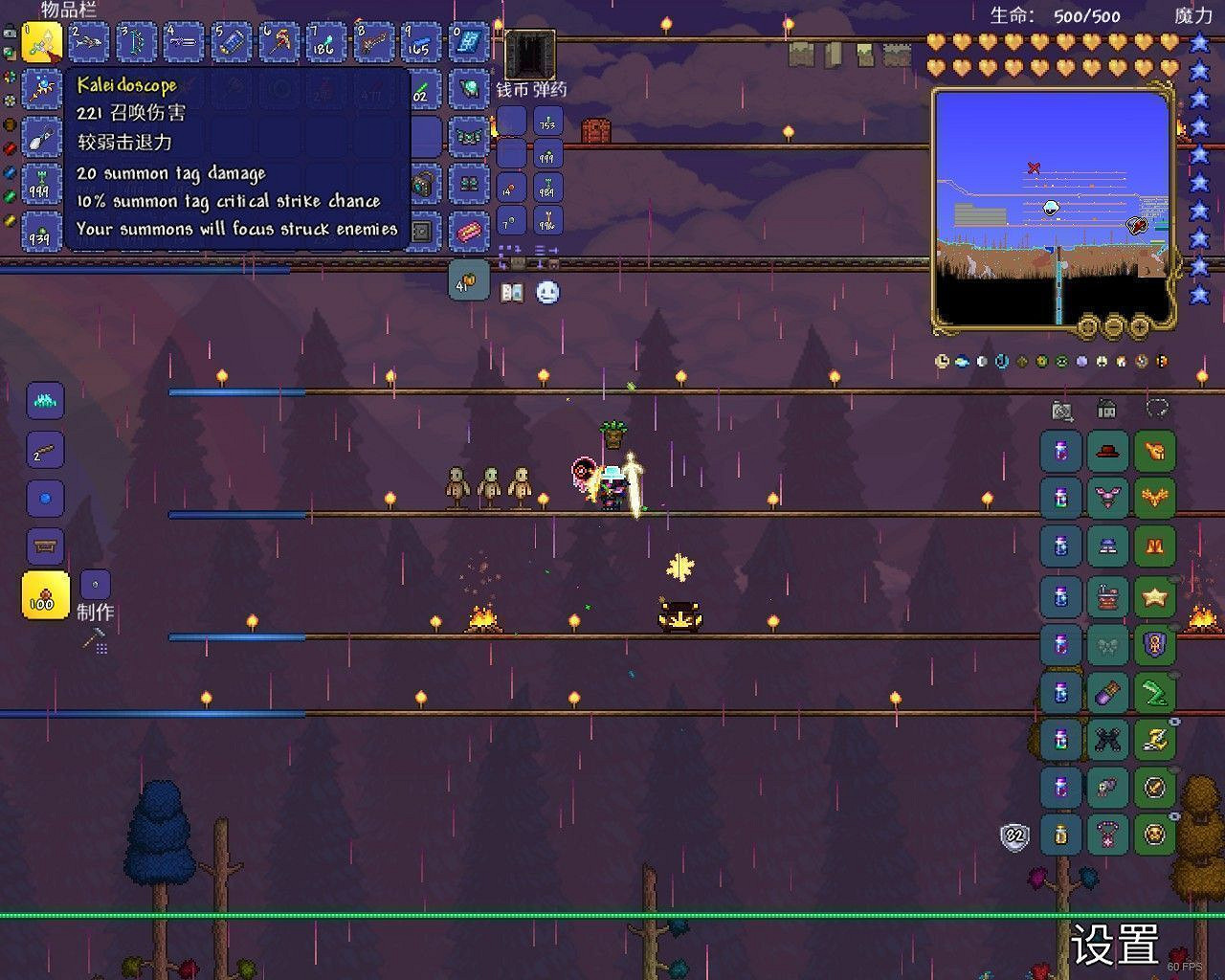
Task: Click the moon phase indicator below the minimap
Action: [984, 361]
